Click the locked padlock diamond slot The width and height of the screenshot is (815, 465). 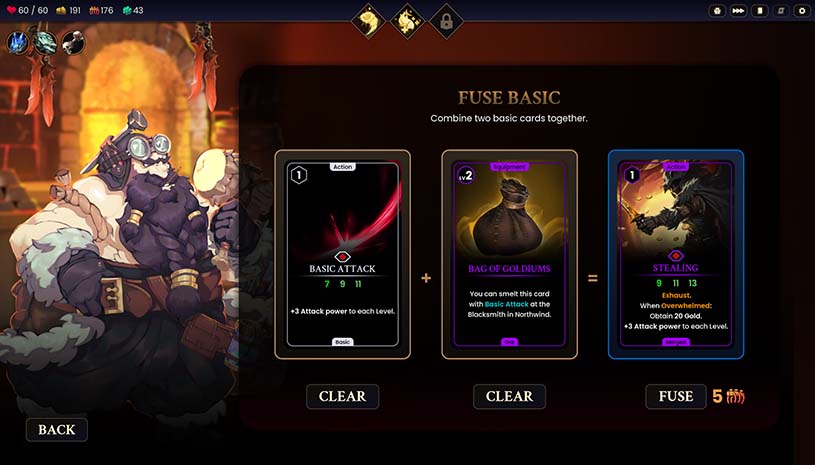446,20
